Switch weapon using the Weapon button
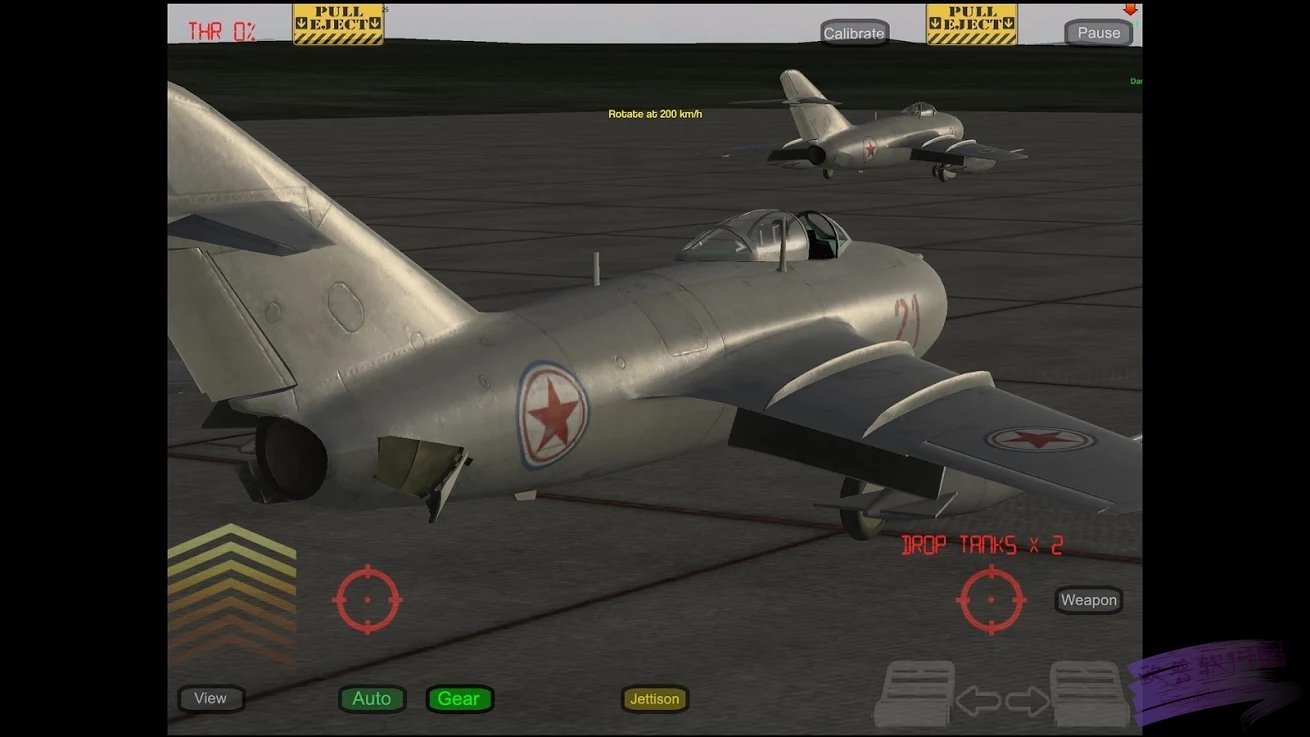 1089,600
